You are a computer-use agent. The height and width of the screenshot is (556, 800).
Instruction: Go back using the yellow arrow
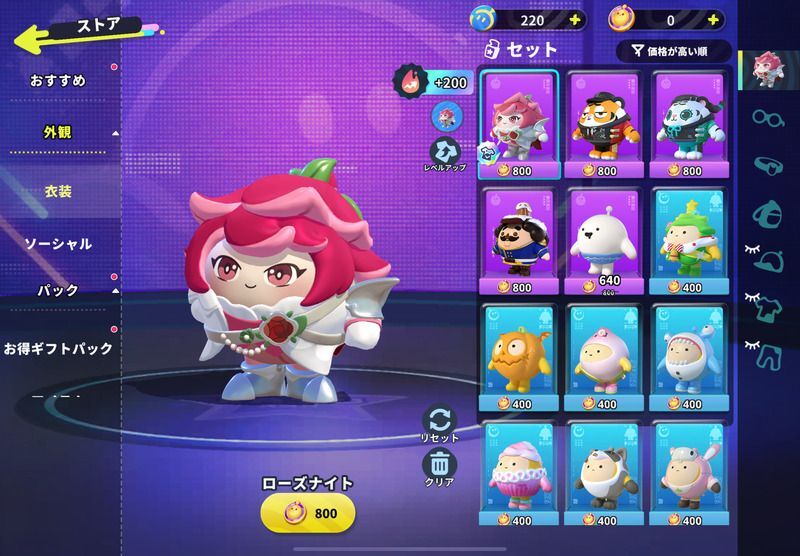[x=40, y=38]
